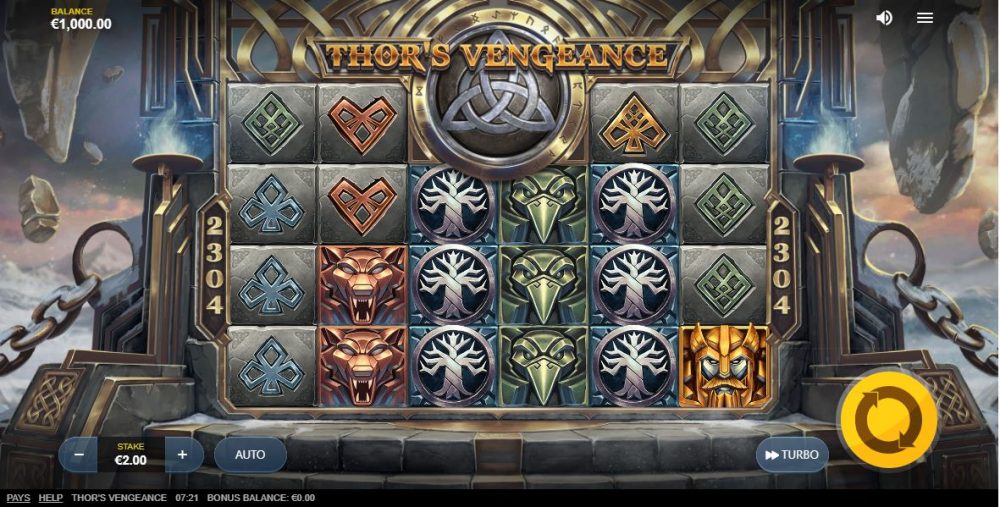
Task: Open the Auto spin options
Action: [x=250, y=455]
